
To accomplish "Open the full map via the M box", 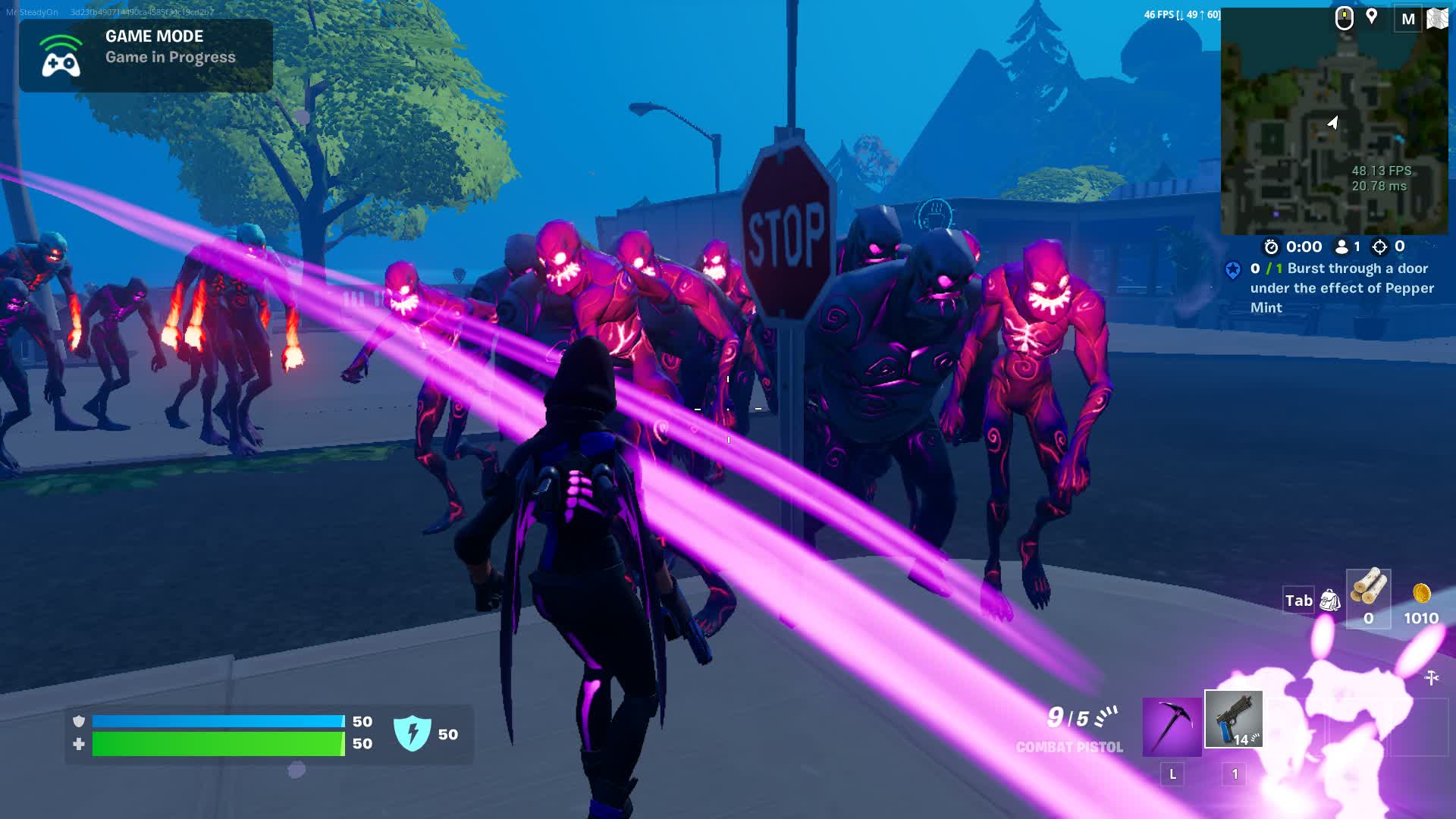I will coord(1410,19).
